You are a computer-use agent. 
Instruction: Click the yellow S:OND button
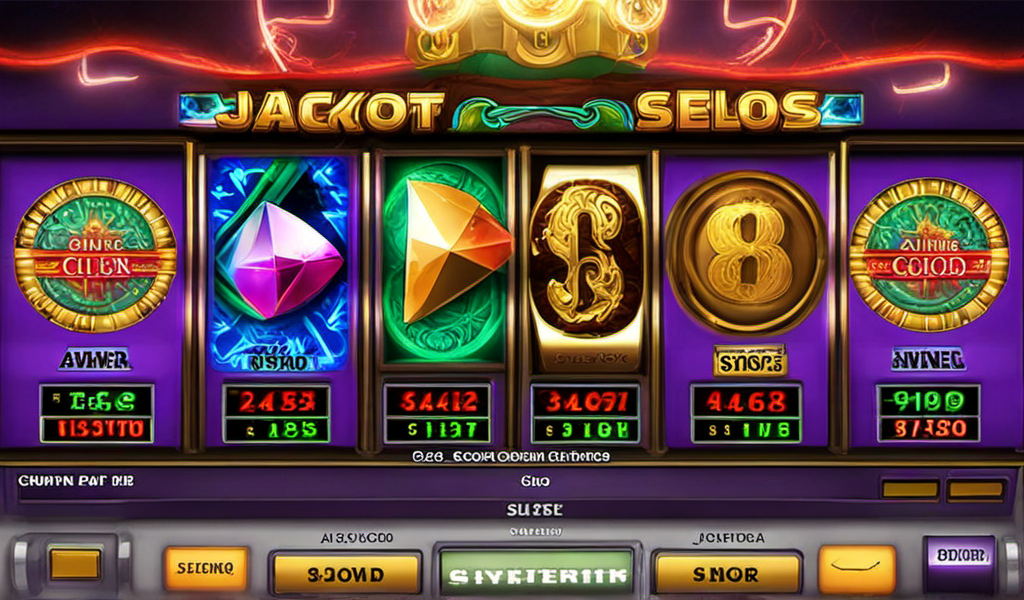pyautogui.click(x=345, y=574)
